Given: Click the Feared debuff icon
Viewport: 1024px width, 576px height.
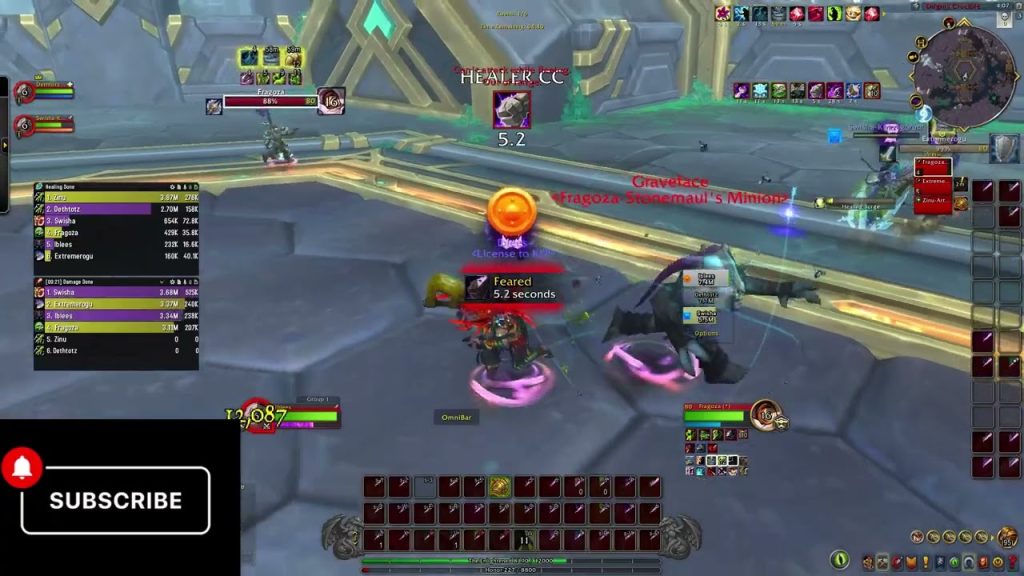Looking at the screenshot, I should (476, 288).
